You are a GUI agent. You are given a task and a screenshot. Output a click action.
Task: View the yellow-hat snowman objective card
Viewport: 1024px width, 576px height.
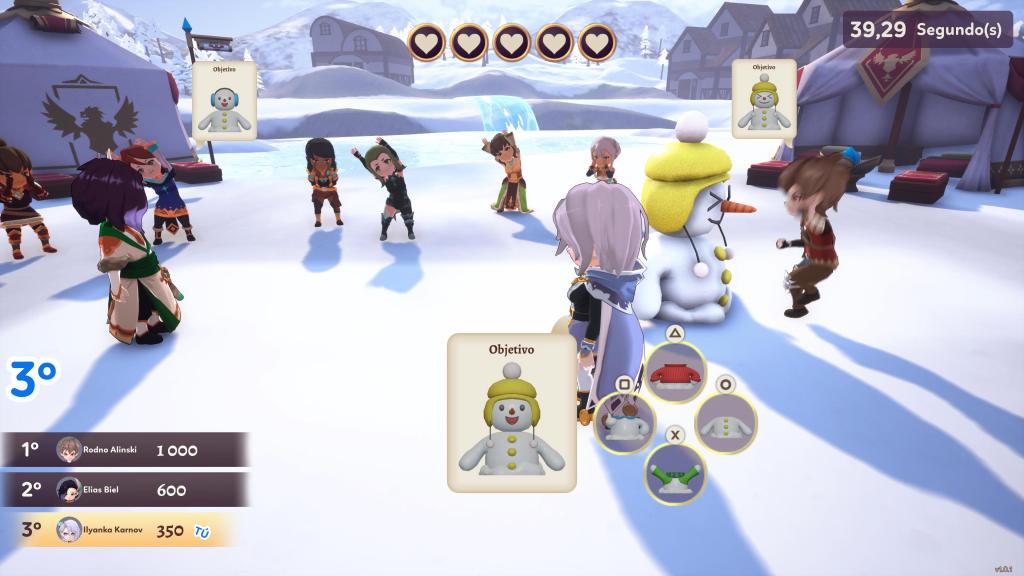click(x=764, y=99)
